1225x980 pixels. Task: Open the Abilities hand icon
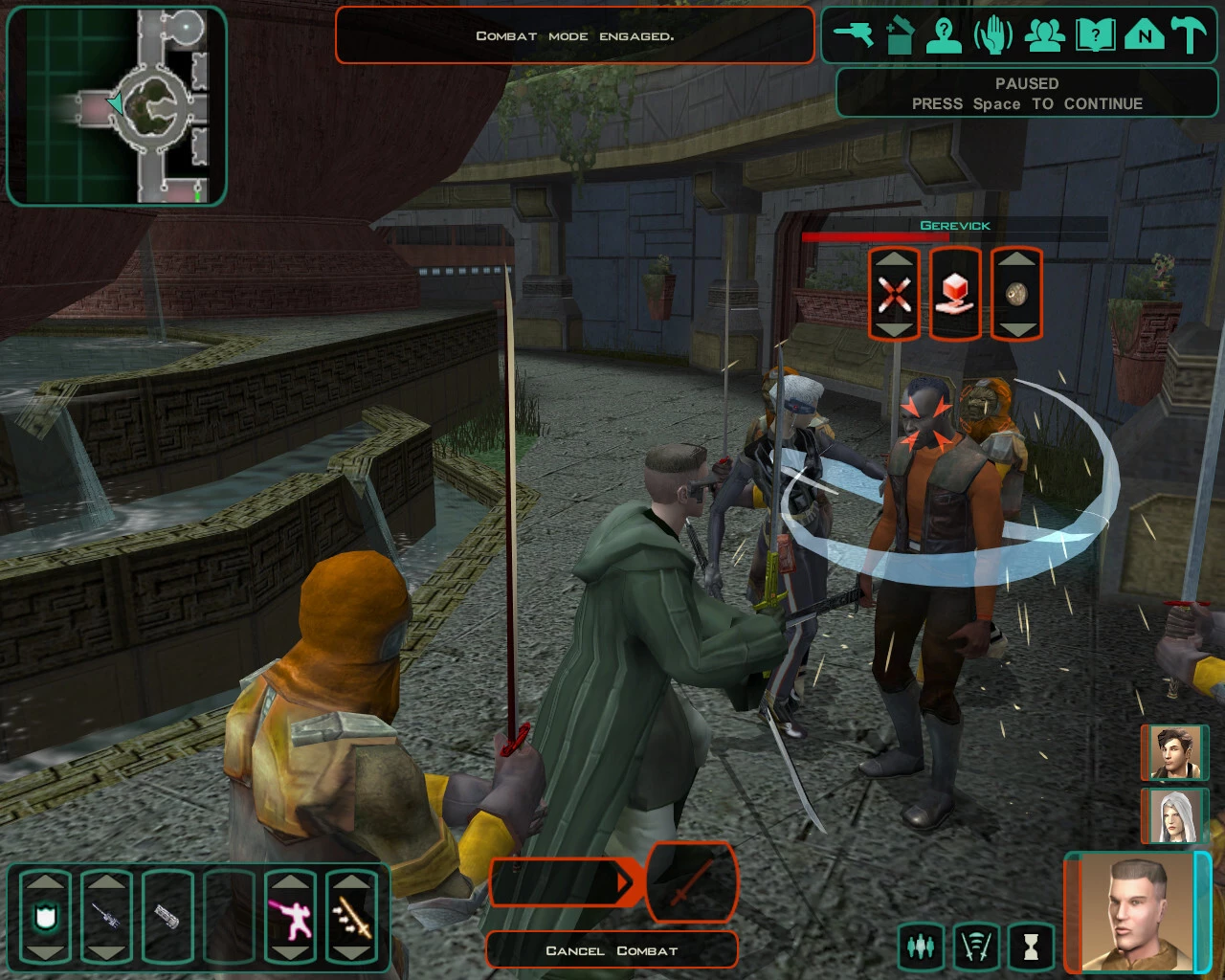(993, 35)
